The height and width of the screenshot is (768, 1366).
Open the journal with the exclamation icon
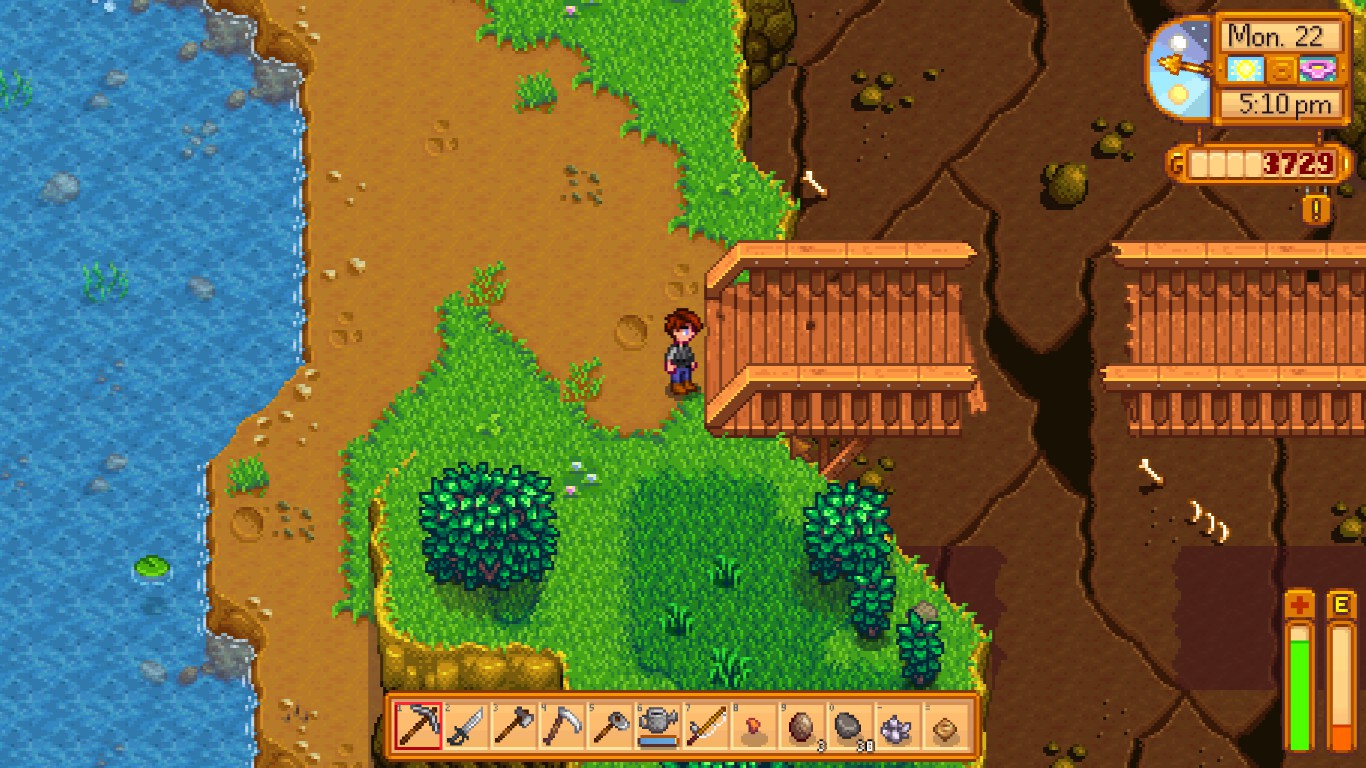(1317, 209)
